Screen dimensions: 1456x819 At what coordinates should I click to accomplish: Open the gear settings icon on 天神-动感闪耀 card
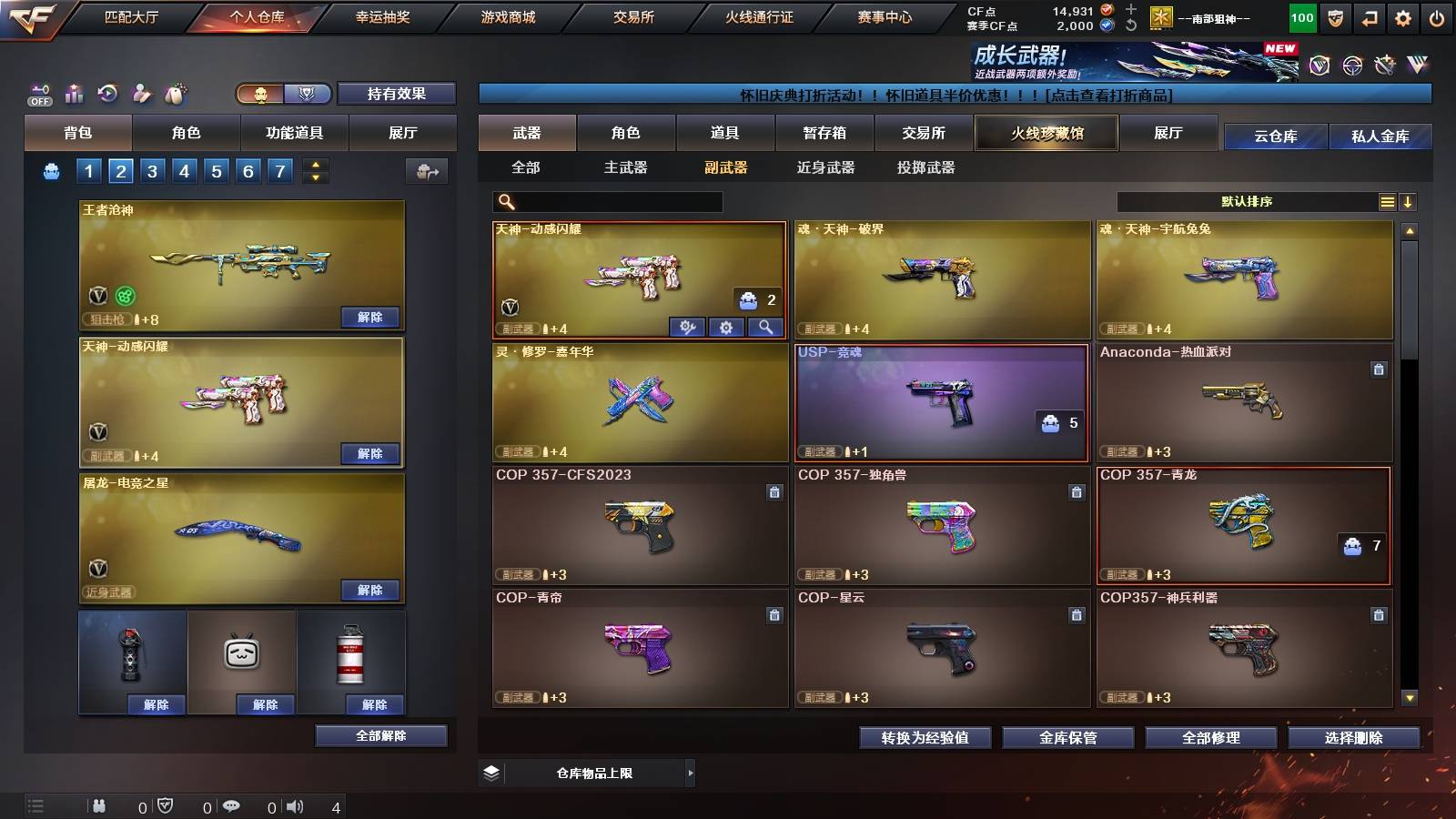coord(726,327)
